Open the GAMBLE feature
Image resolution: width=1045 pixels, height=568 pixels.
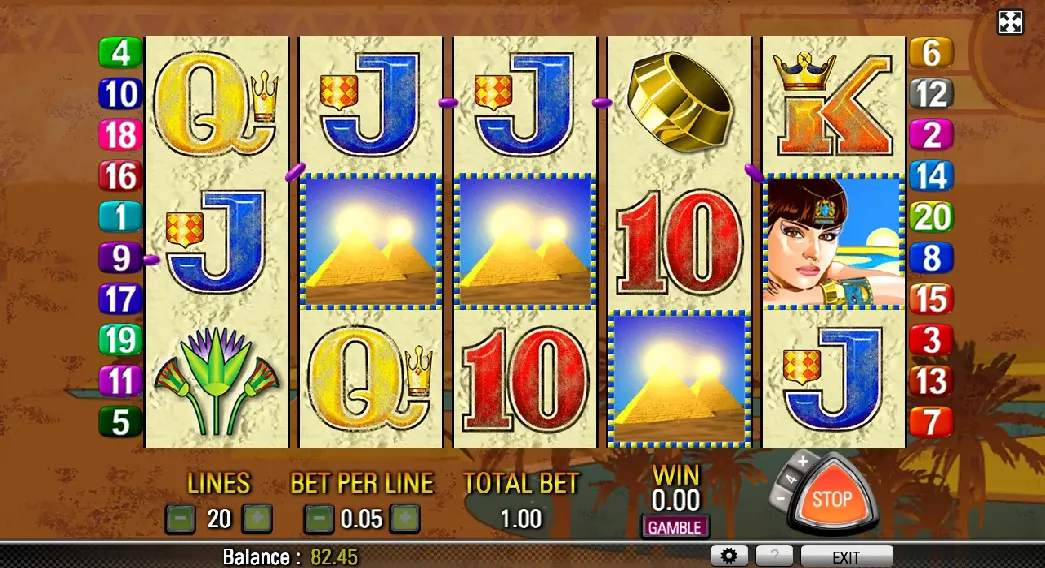tap(674, 527)
